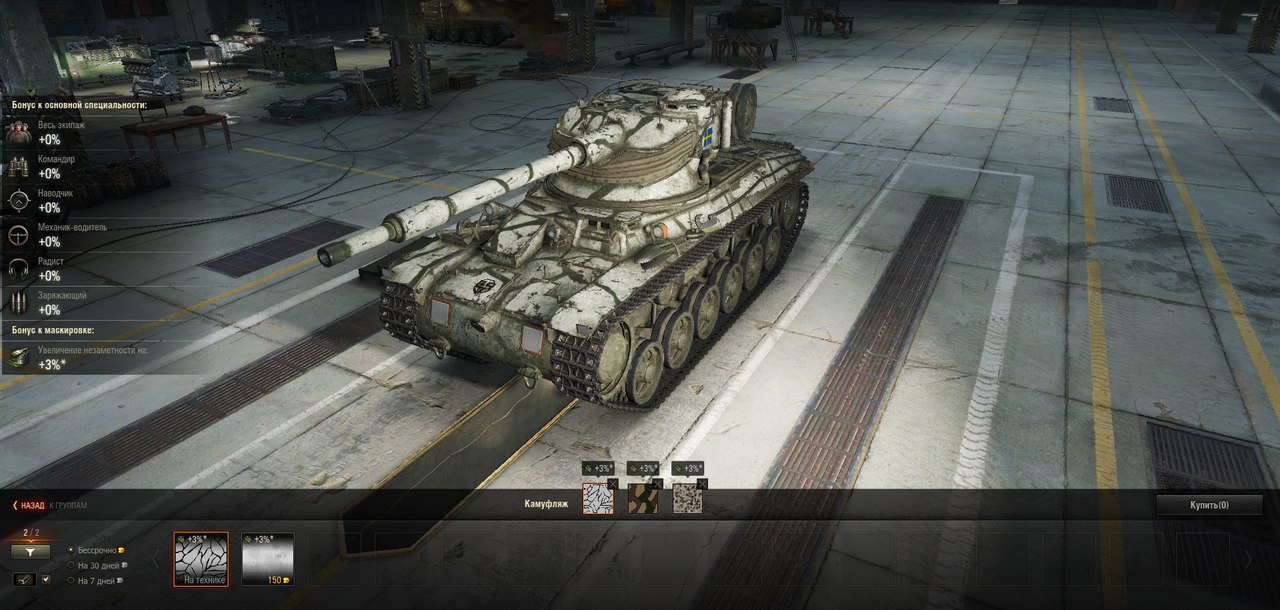Open the funnel filter button
1280x610 pixels.
[x=31, y=551]
